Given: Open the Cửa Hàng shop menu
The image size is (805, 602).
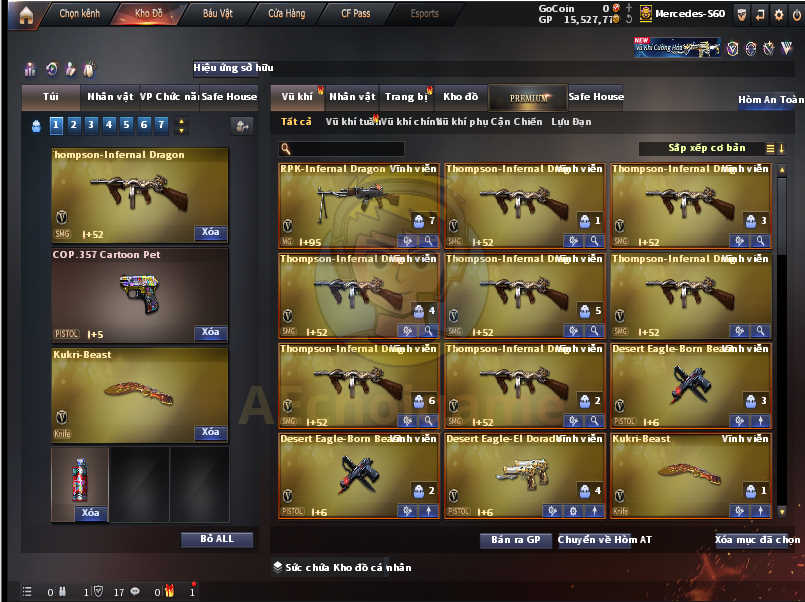Looking at the screenshot, I should point(286,14).
